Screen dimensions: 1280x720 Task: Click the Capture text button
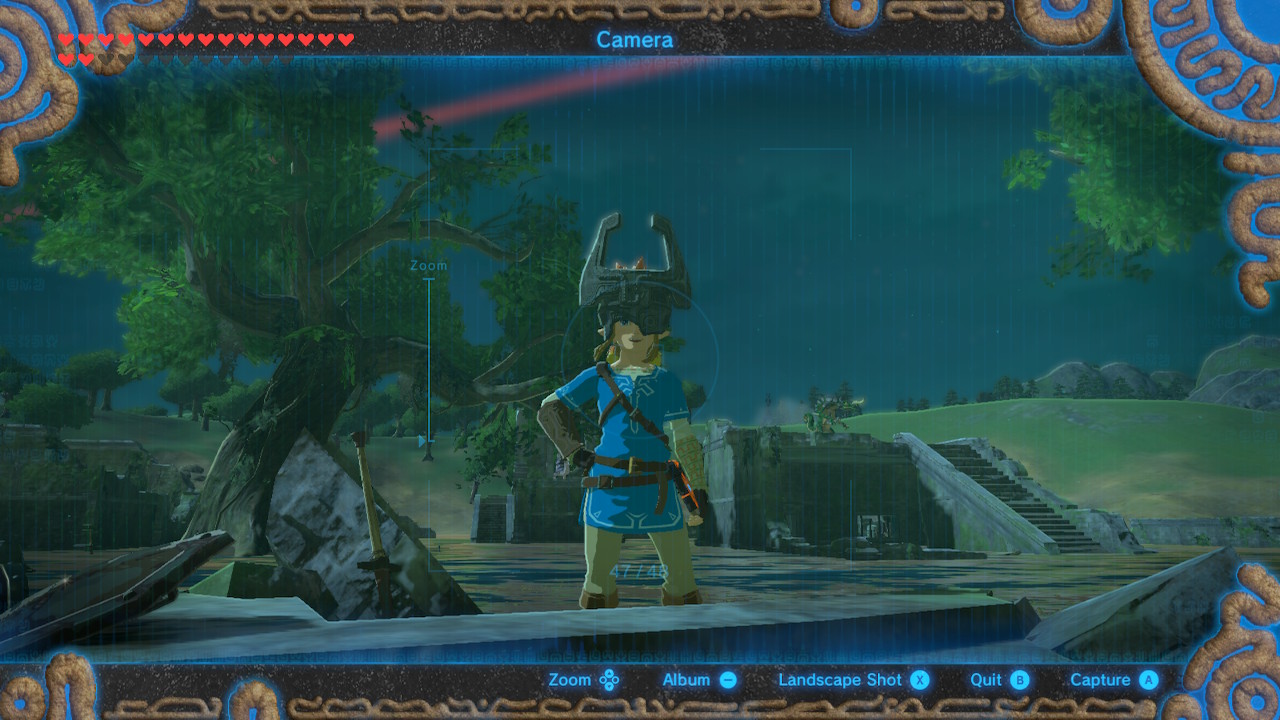click(1102, 680)
